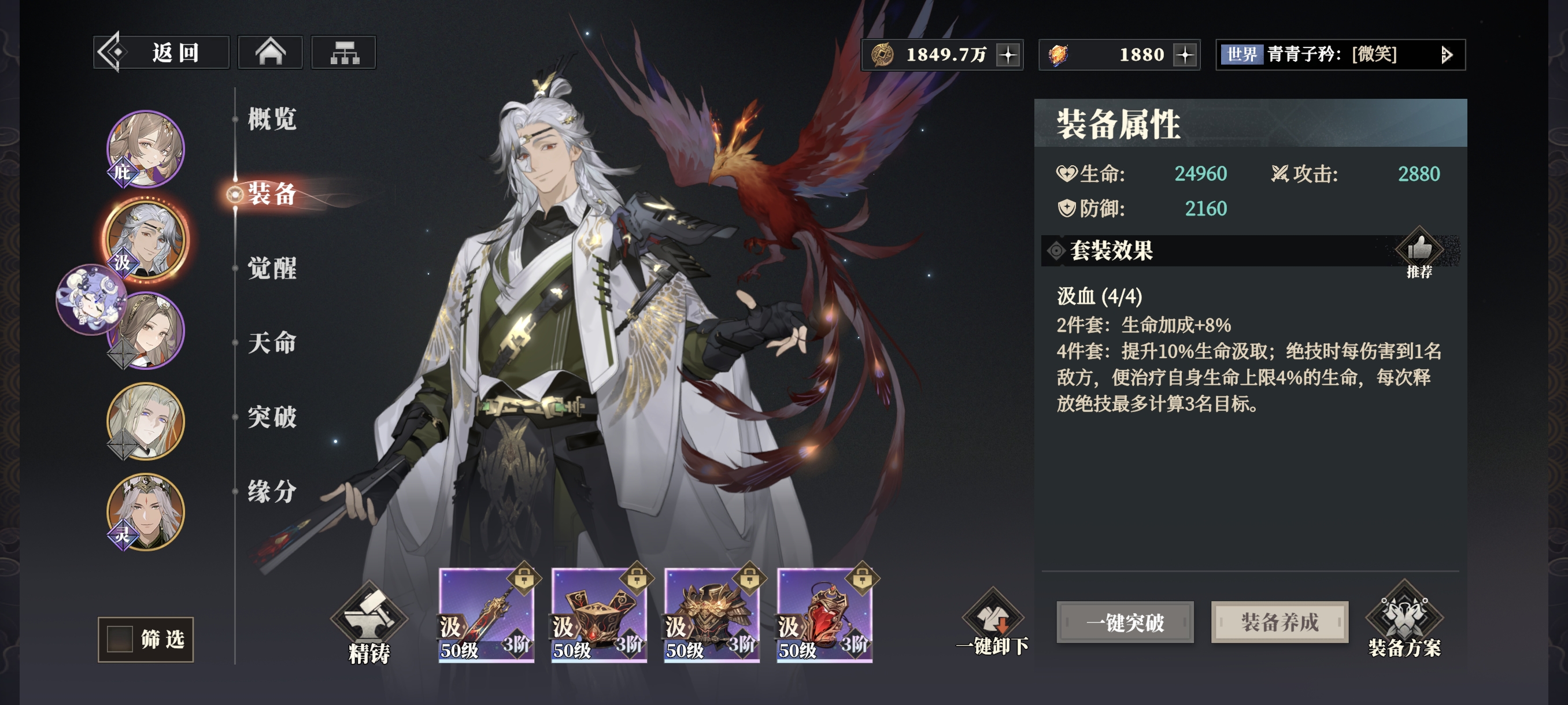Open the 世界 world chat bar
The image size is (1568, 705).
click(1339, 55)
